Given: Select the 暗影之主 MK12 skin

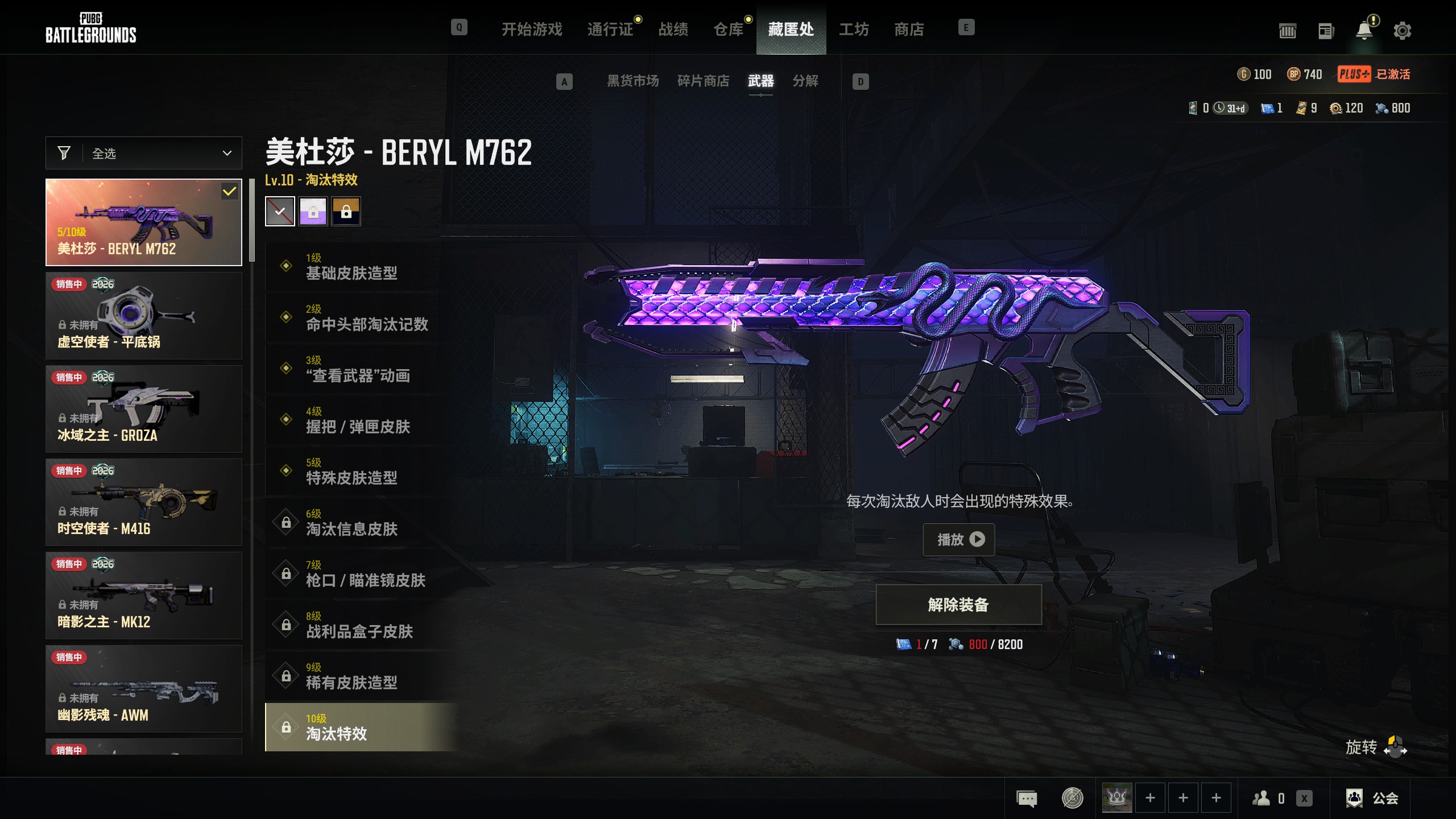Looking at the screenshot, I should (144, 595).
